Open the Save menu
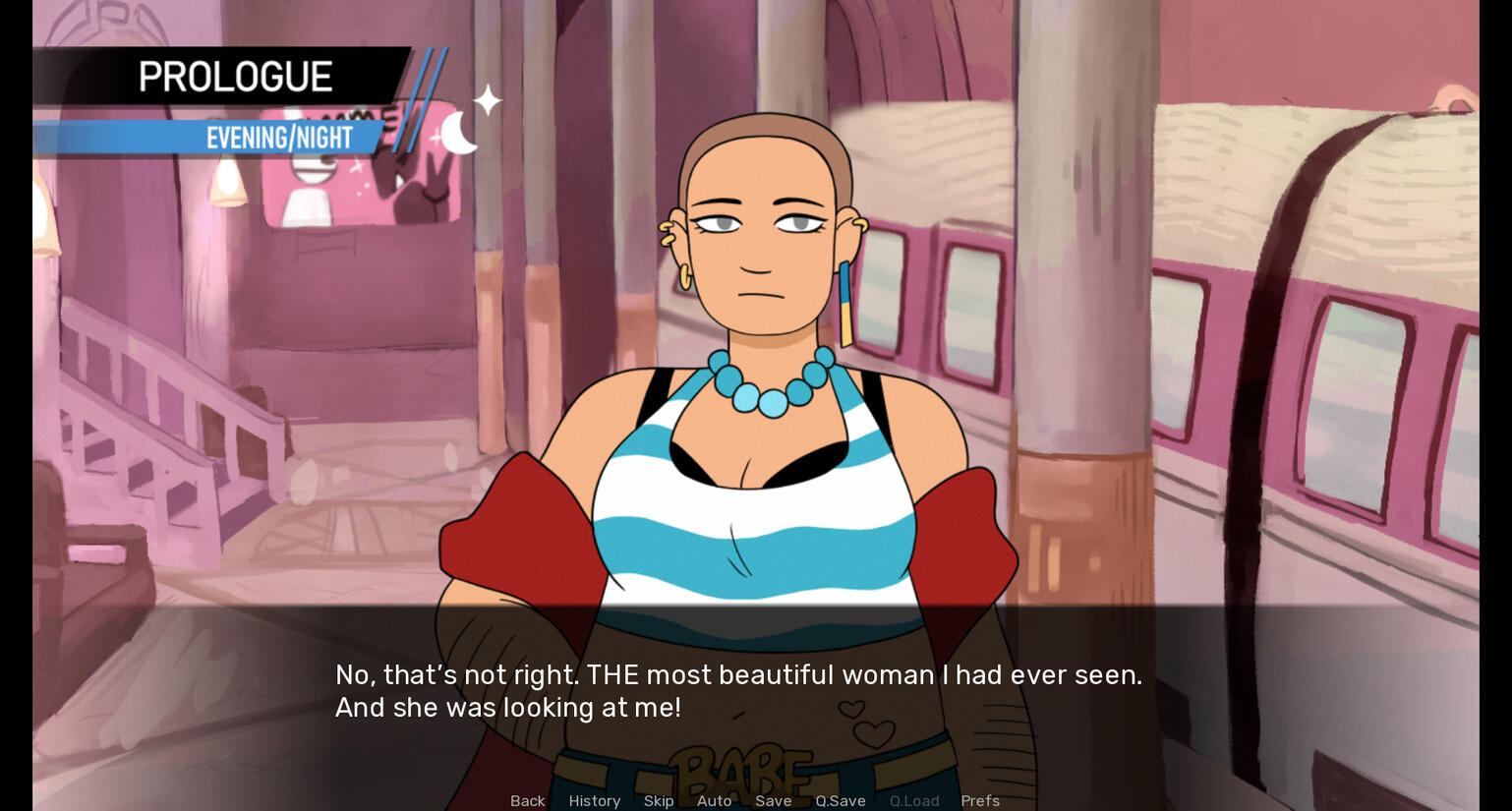 [773, 800]
